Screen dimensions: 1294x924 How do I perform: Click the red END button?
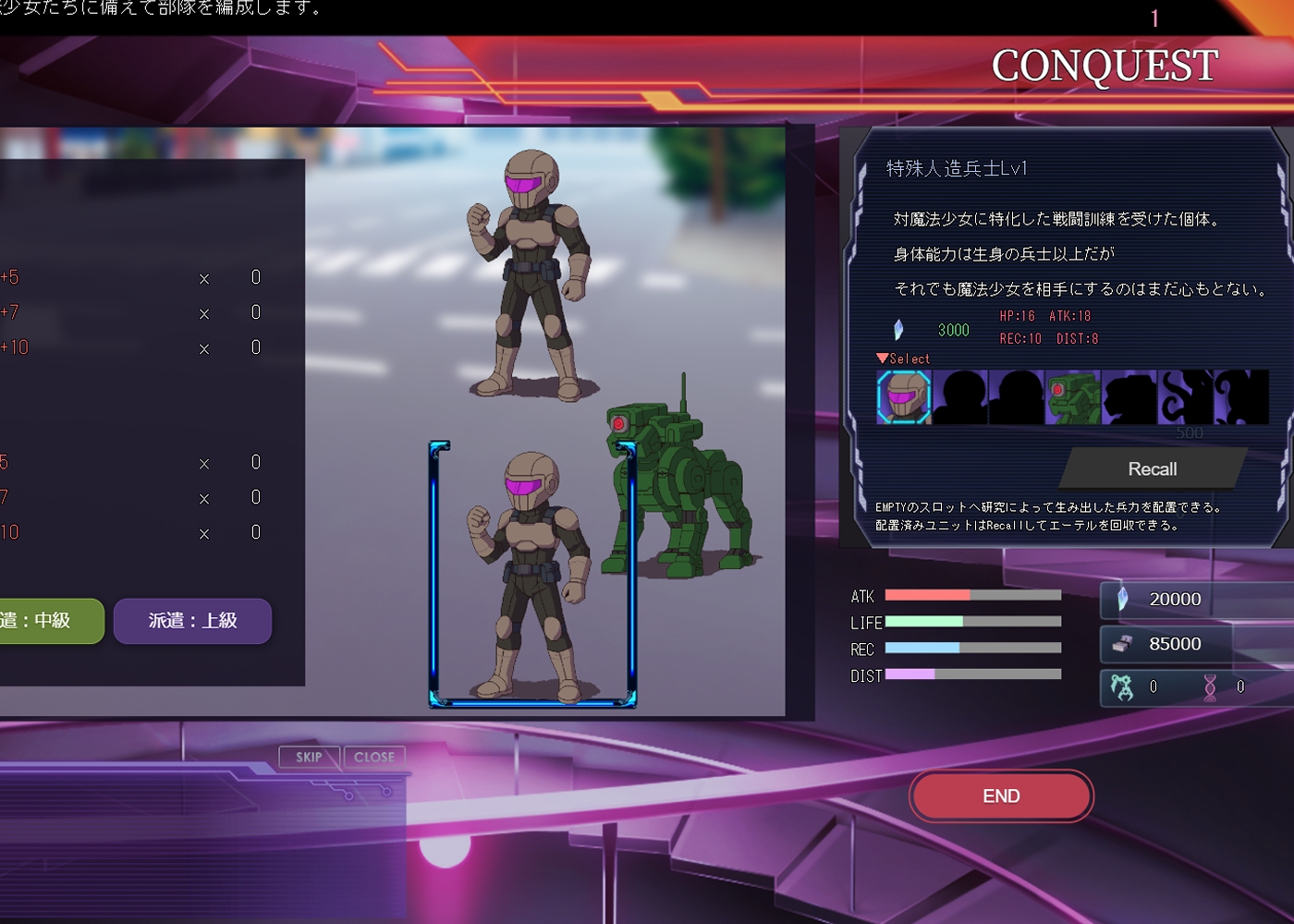coord(1001,796)
